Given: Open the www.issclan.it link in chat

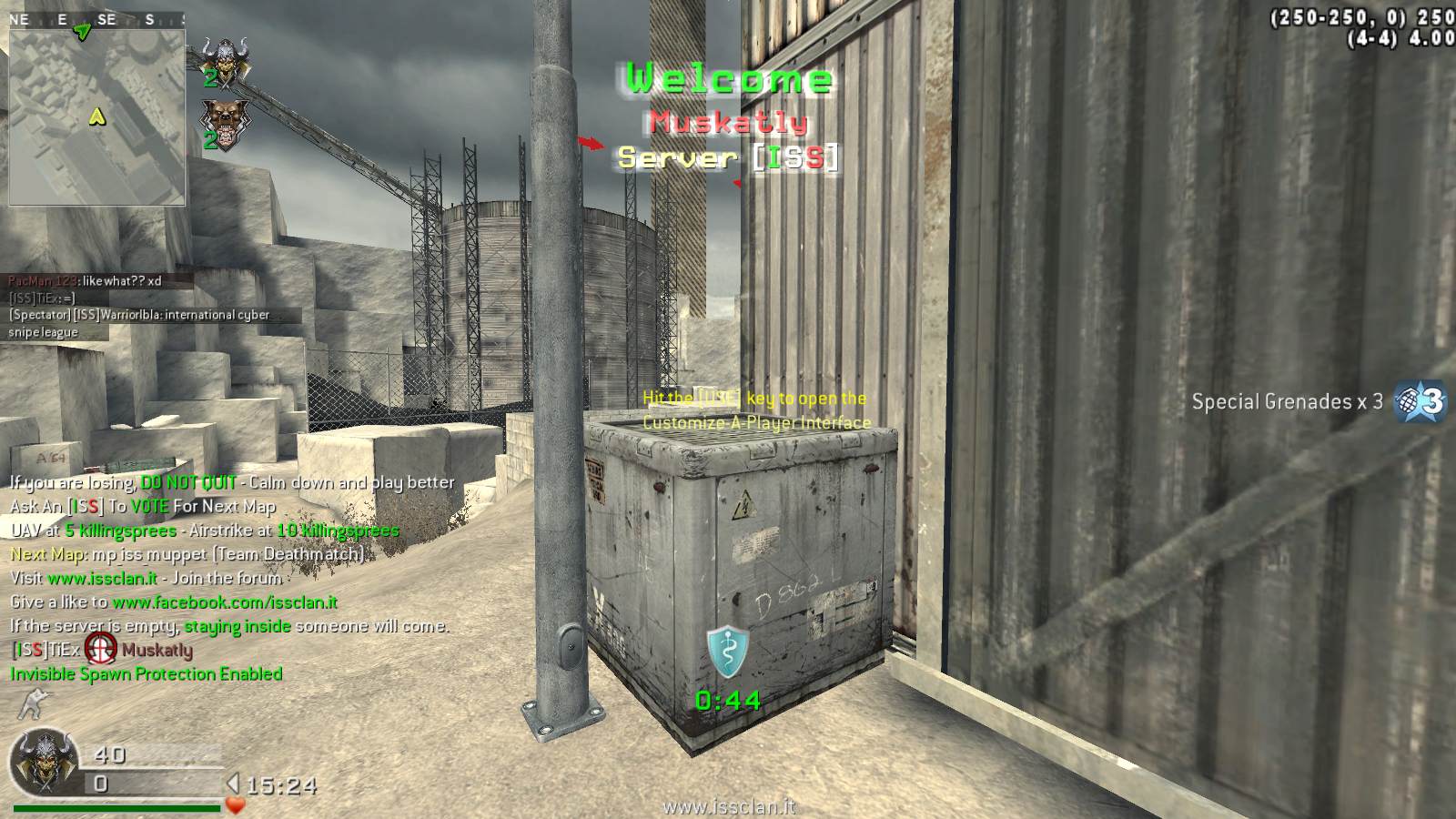Looking at the screenshot, I should 102,578.
